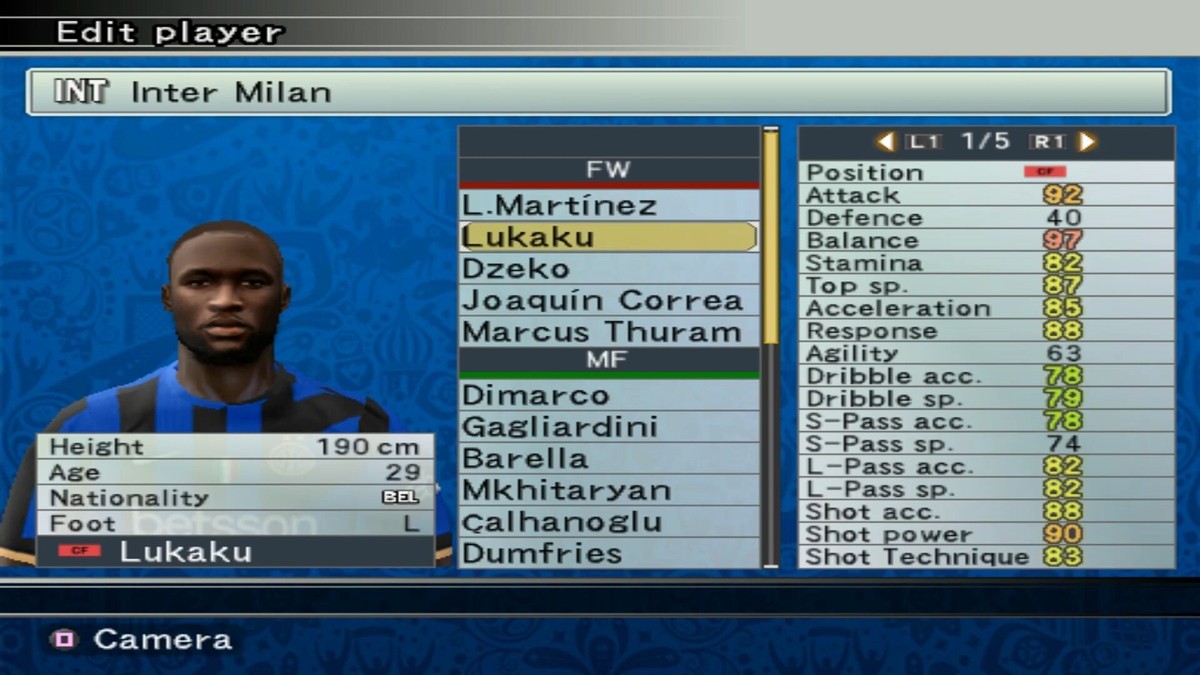Select Dumfries in the roster list
Viewport: 1200px width, 675px height.
pos(608,553)
